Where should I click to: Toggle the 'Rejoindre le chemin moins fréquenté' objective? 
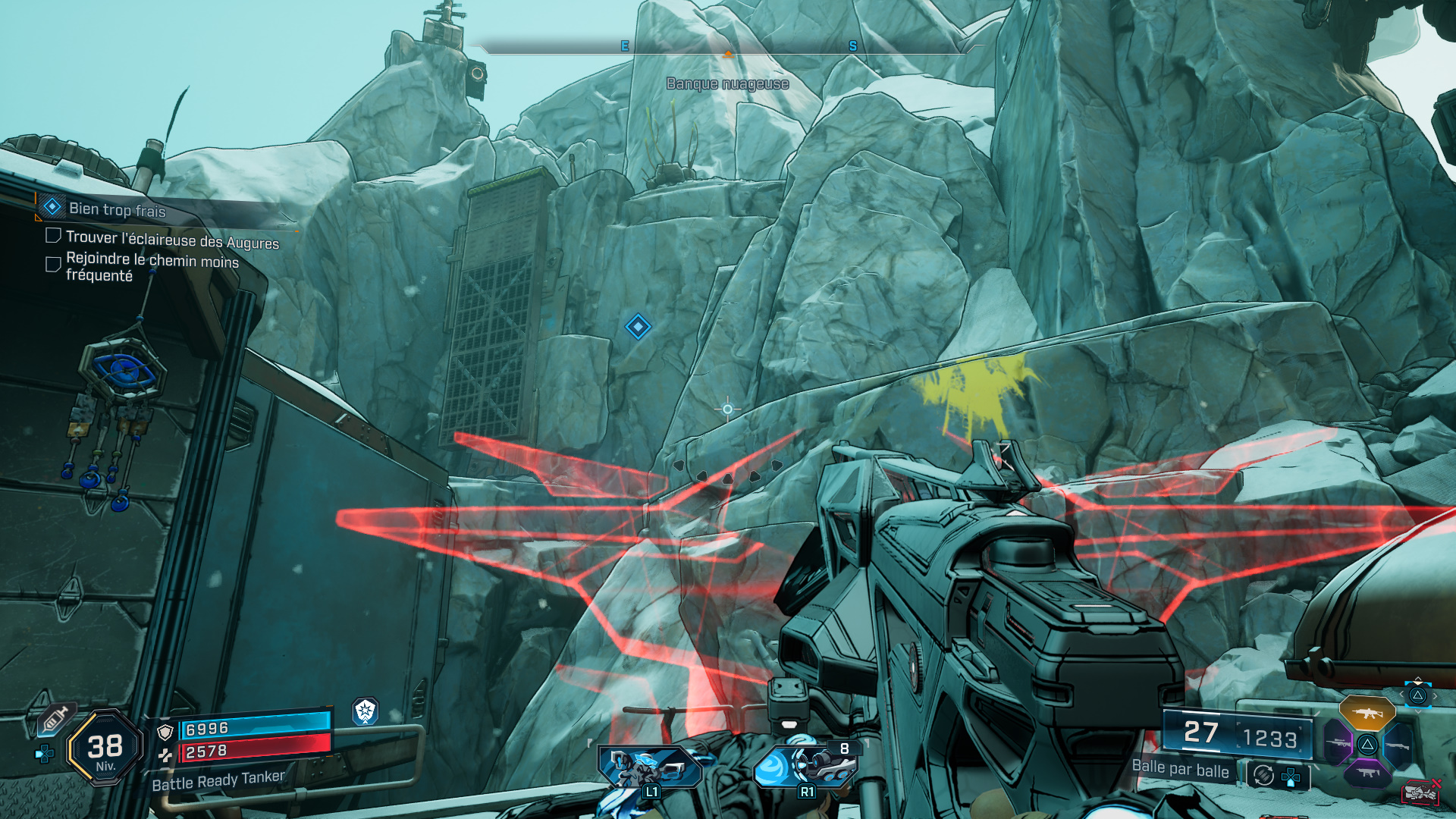click(53, 265)
